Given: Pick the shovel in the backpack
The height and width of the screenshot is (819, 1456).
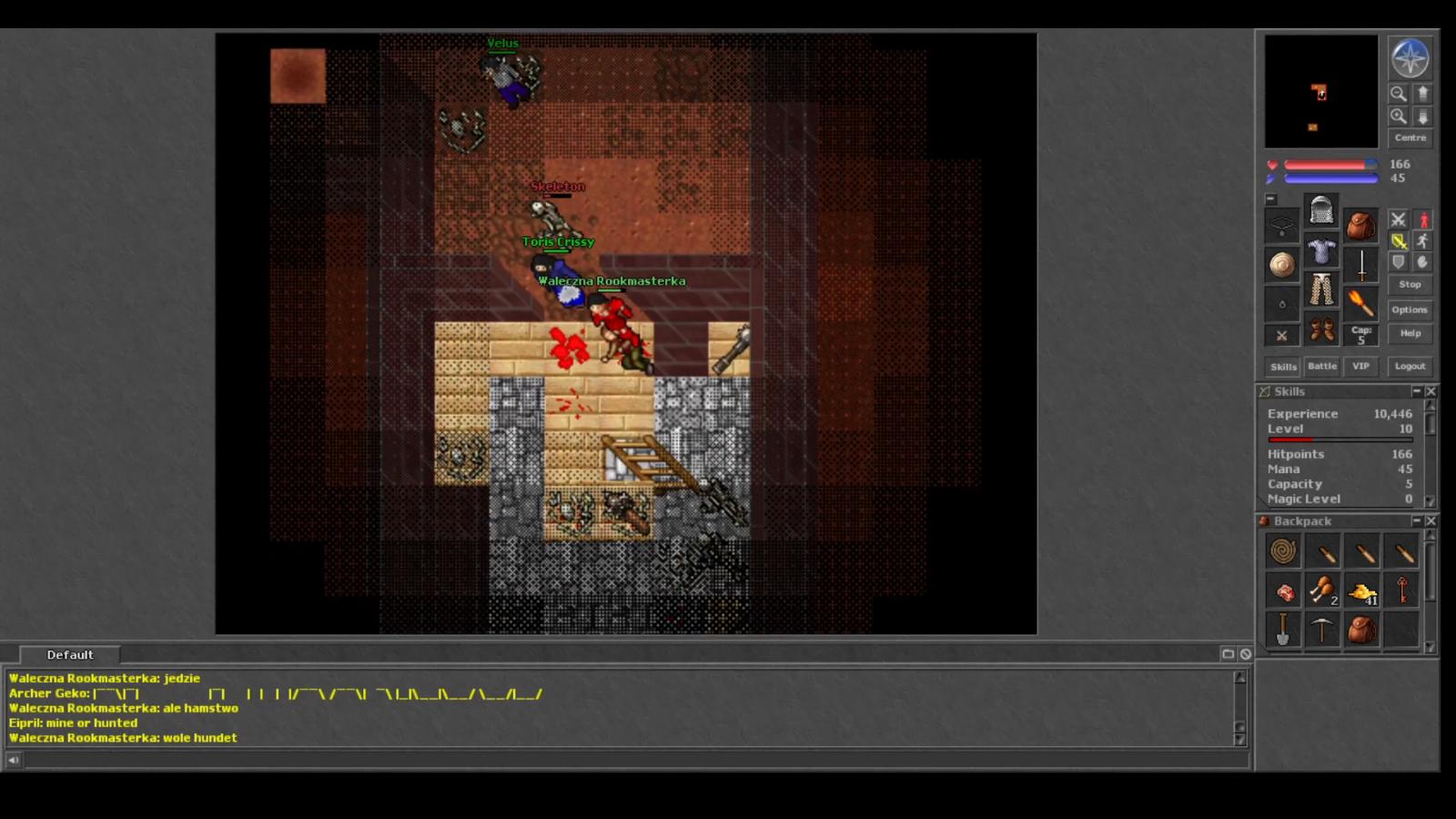Looking at the screenshot, I should tap(1283, 630).
